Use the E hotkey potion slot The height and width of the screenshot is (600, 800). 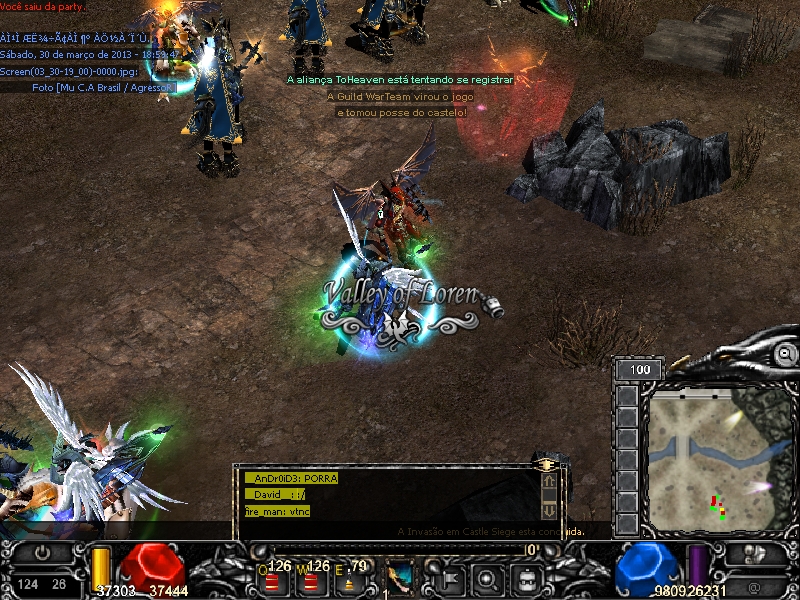click(x=349, y=580)
